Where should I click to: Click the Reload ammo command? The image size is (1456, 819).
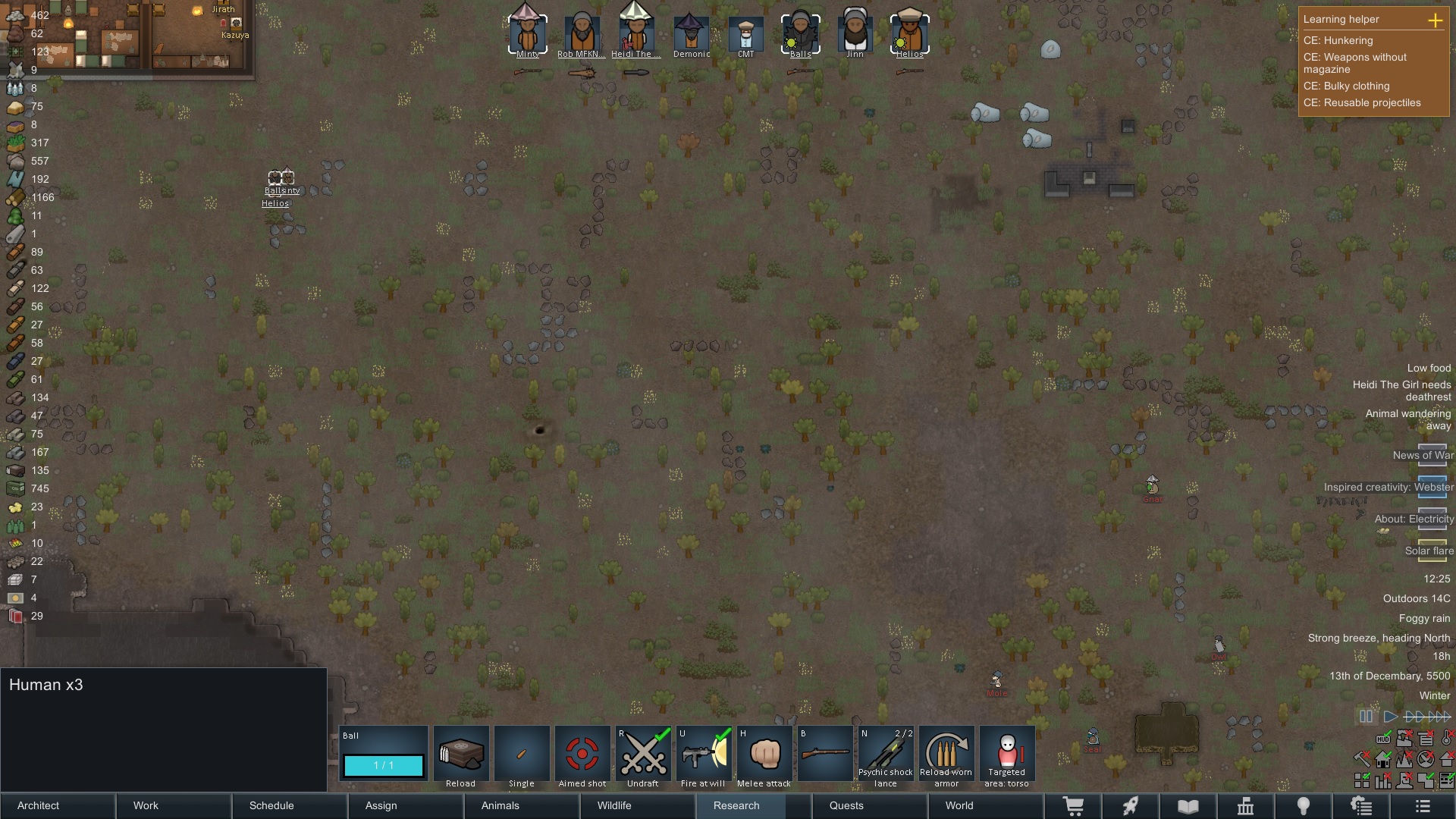point(461,755)
